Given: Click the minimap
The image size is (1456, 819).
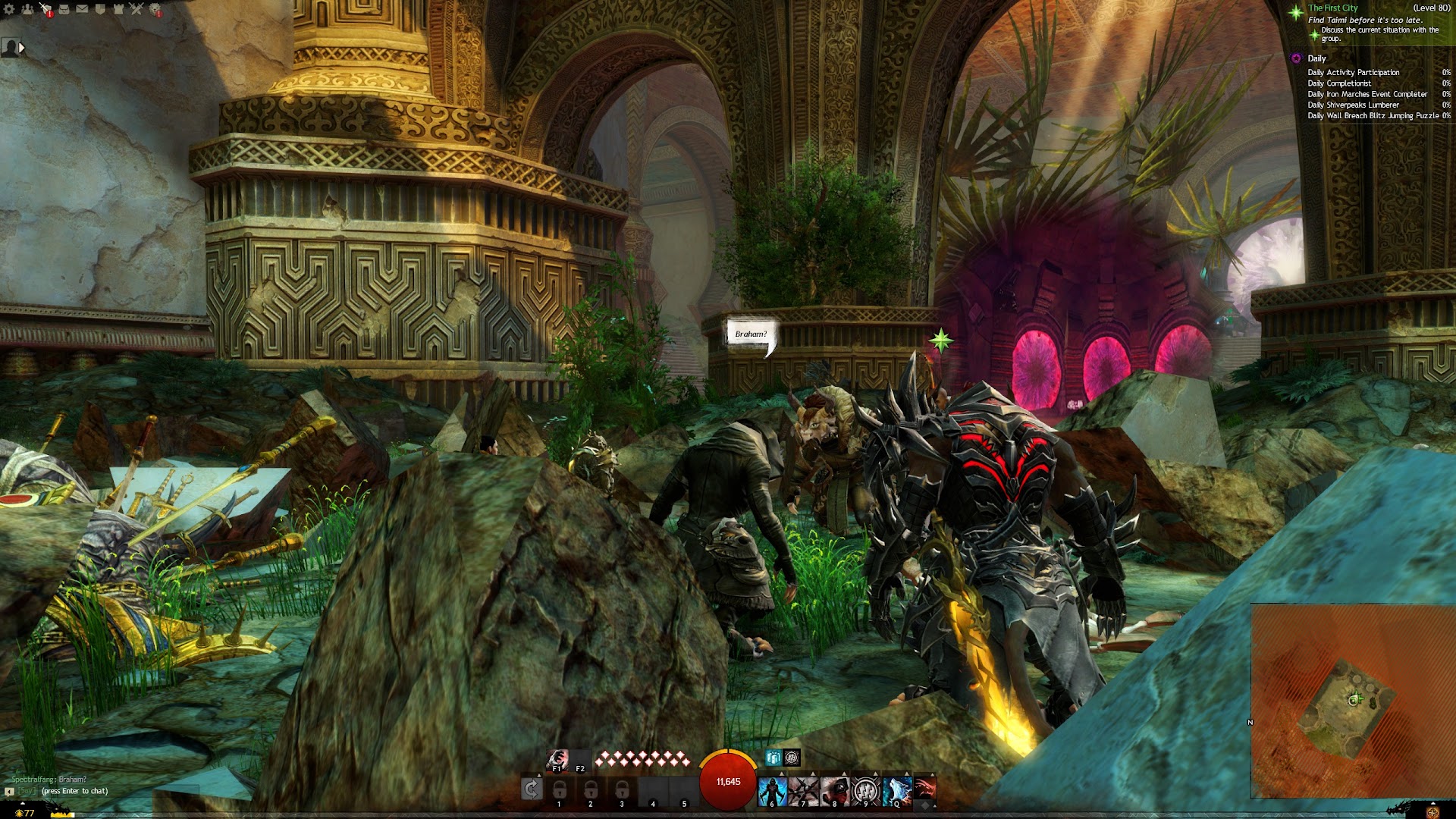Looking at the screenshot, I should [x=1352, y=700].
